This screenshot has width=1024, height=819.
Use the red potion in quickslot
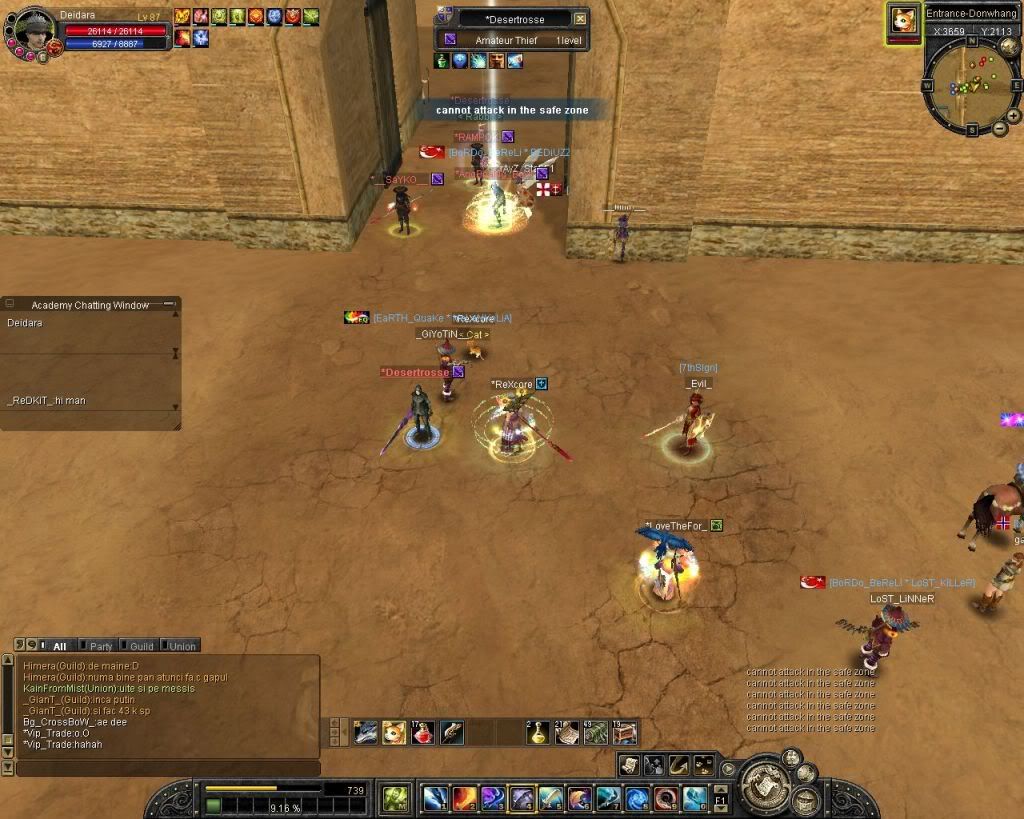[x=423, y=733]
